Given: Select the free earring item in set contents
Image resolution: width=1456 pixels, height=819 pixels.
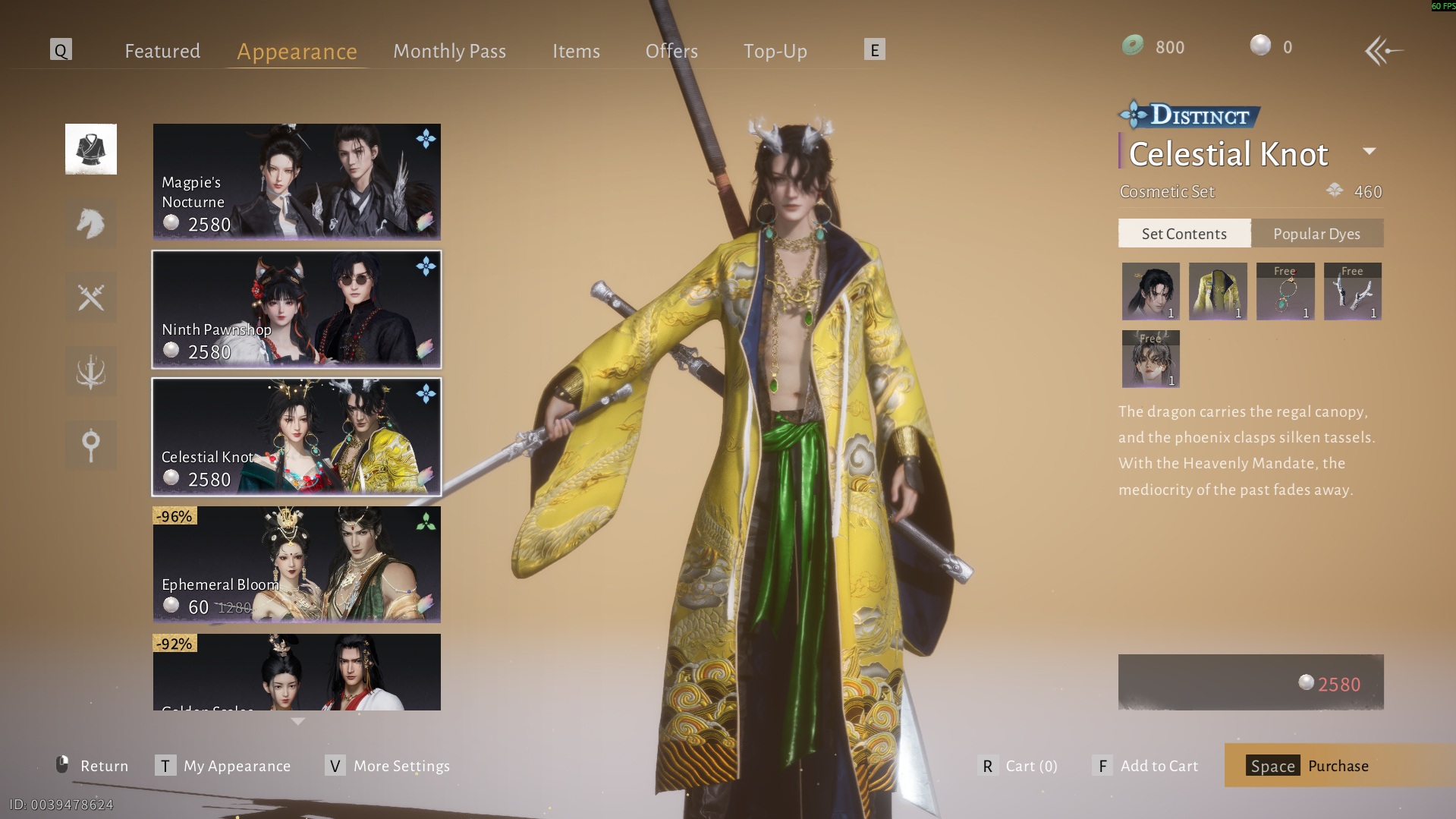Looking at the screenshot, I should click(x=1285, y=291).
